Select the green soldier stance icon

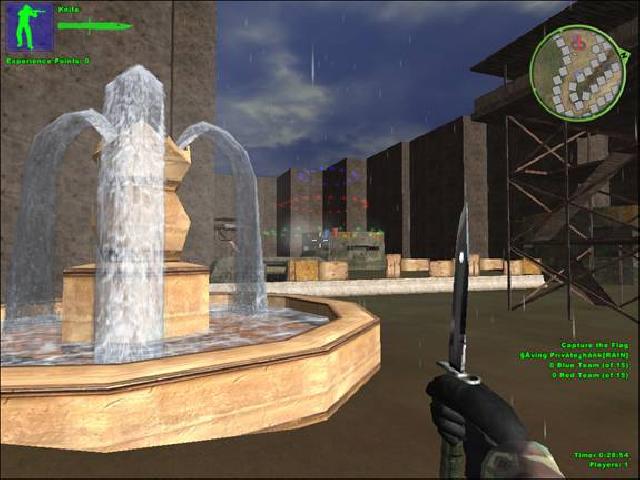[x=30, y=27]
